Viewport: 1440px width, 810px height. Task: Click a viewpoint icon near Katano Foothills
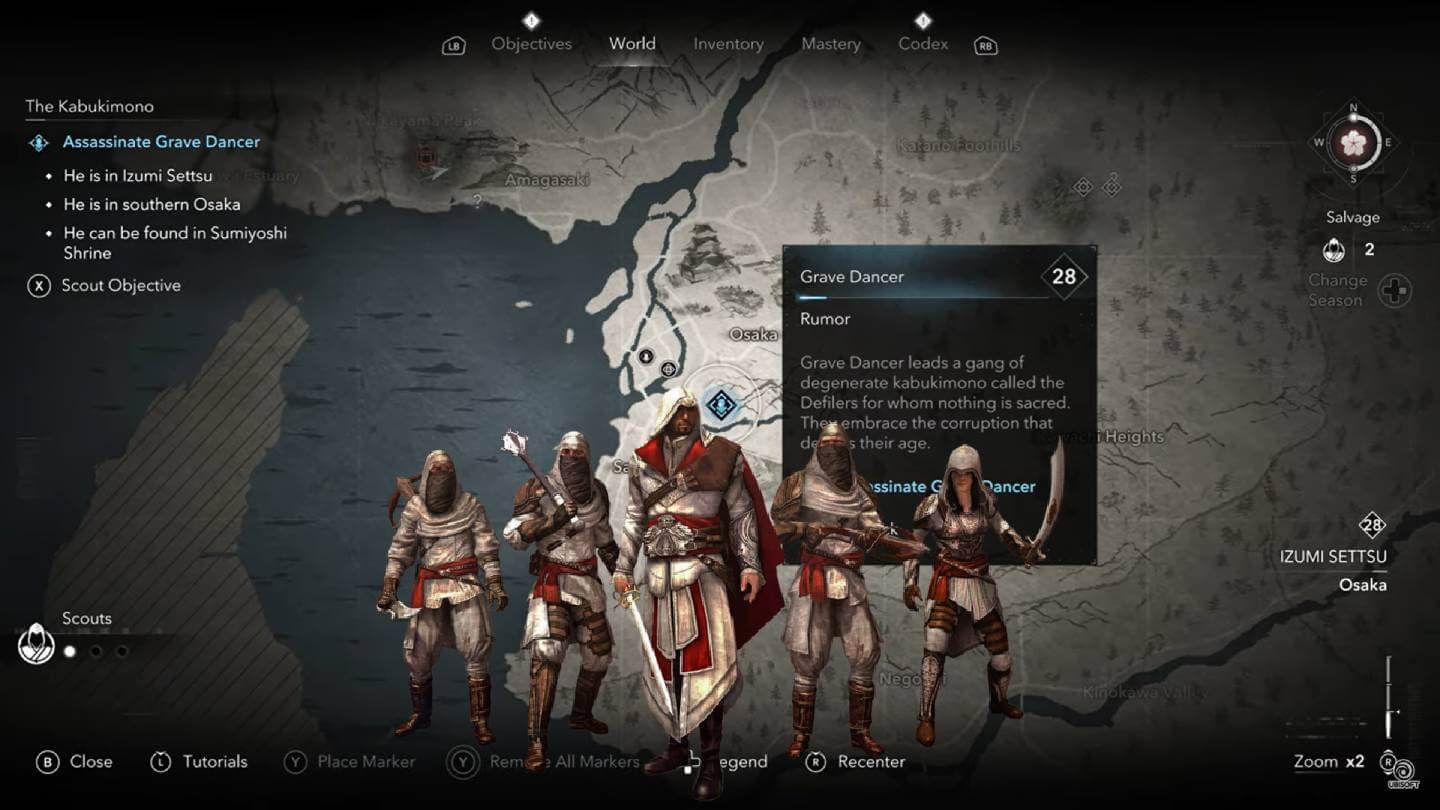click(x=1083, y=186)
